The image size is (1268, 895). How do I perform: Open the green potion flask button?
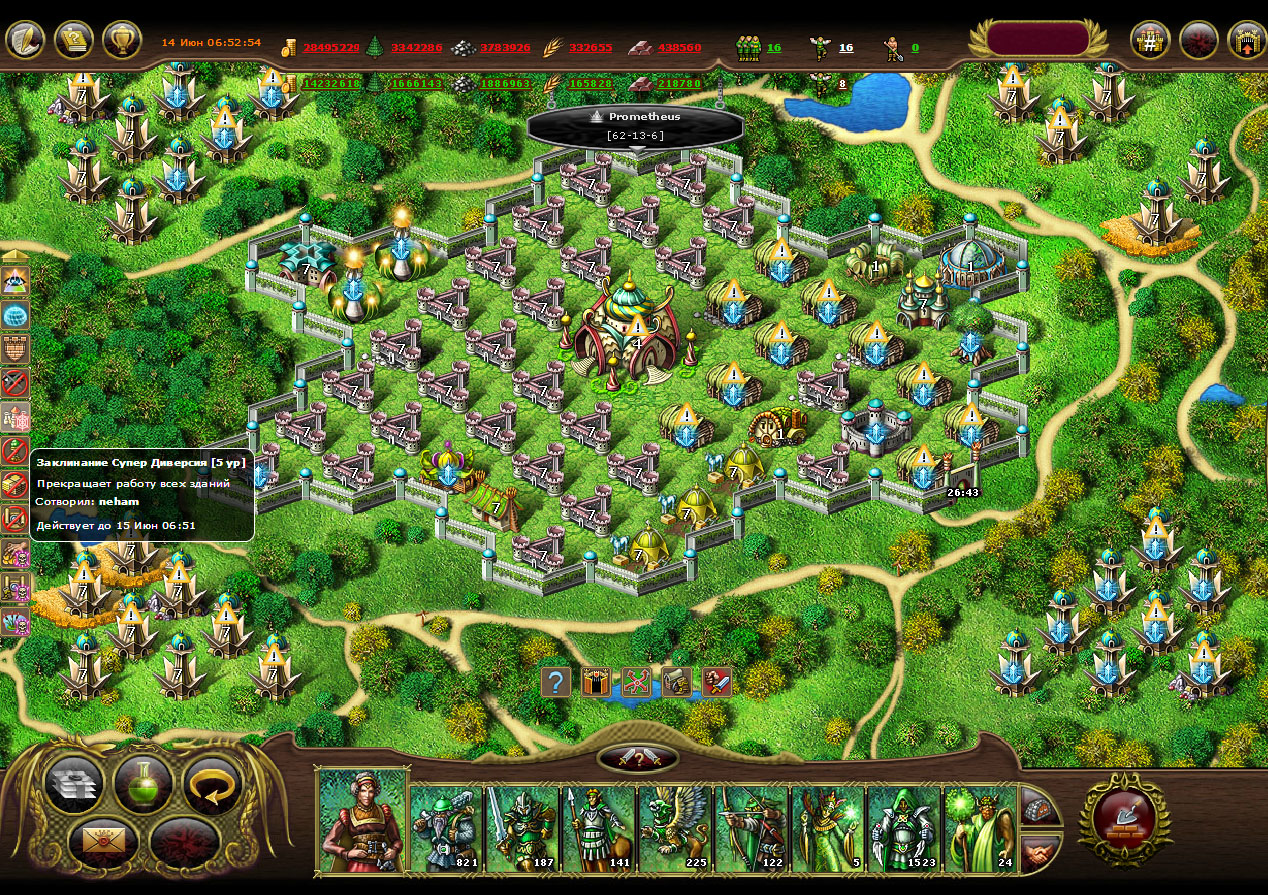point(143,783)
